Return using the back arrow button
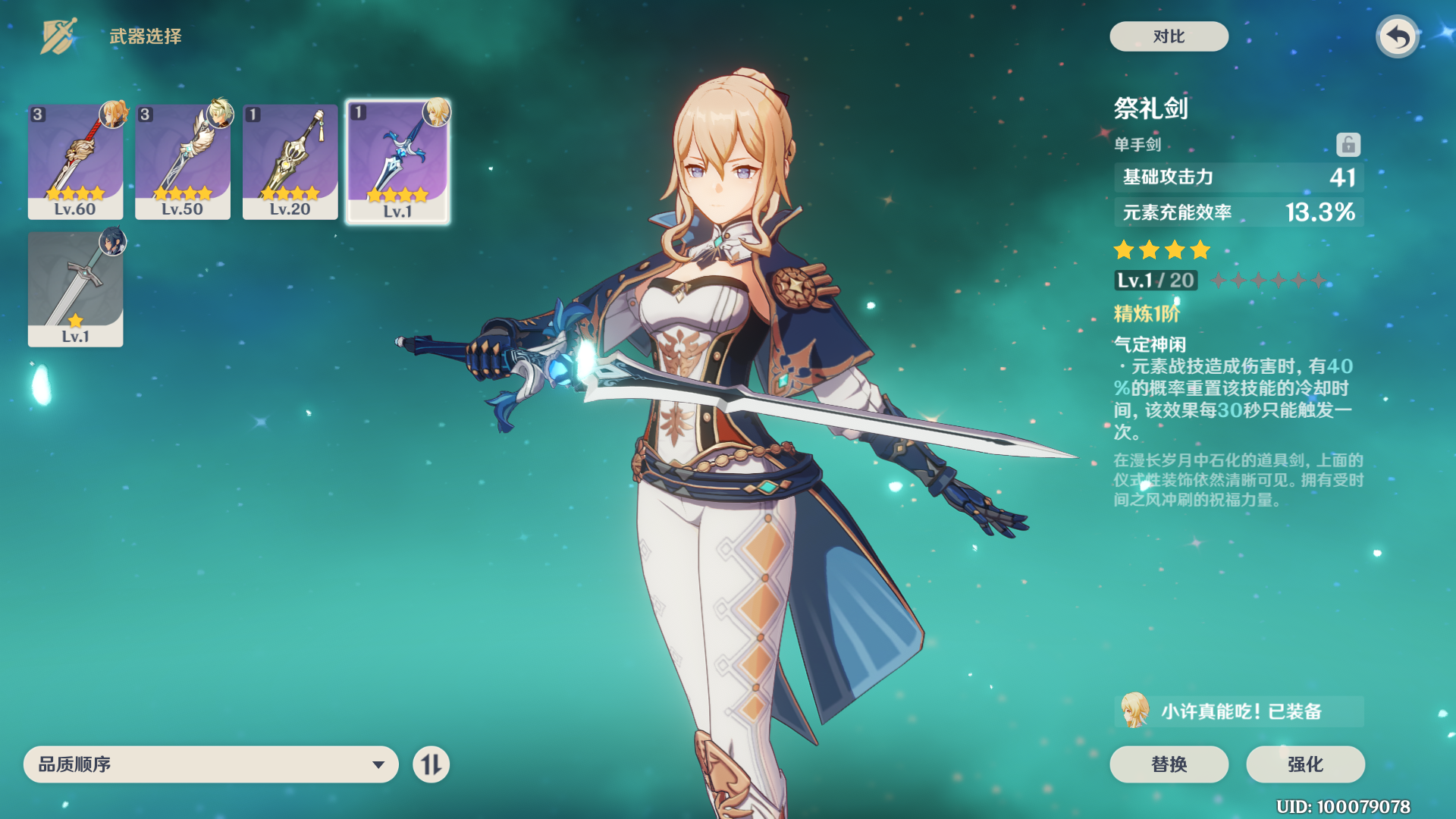This screenshot has height=819, width=1456. [1398, 36]
